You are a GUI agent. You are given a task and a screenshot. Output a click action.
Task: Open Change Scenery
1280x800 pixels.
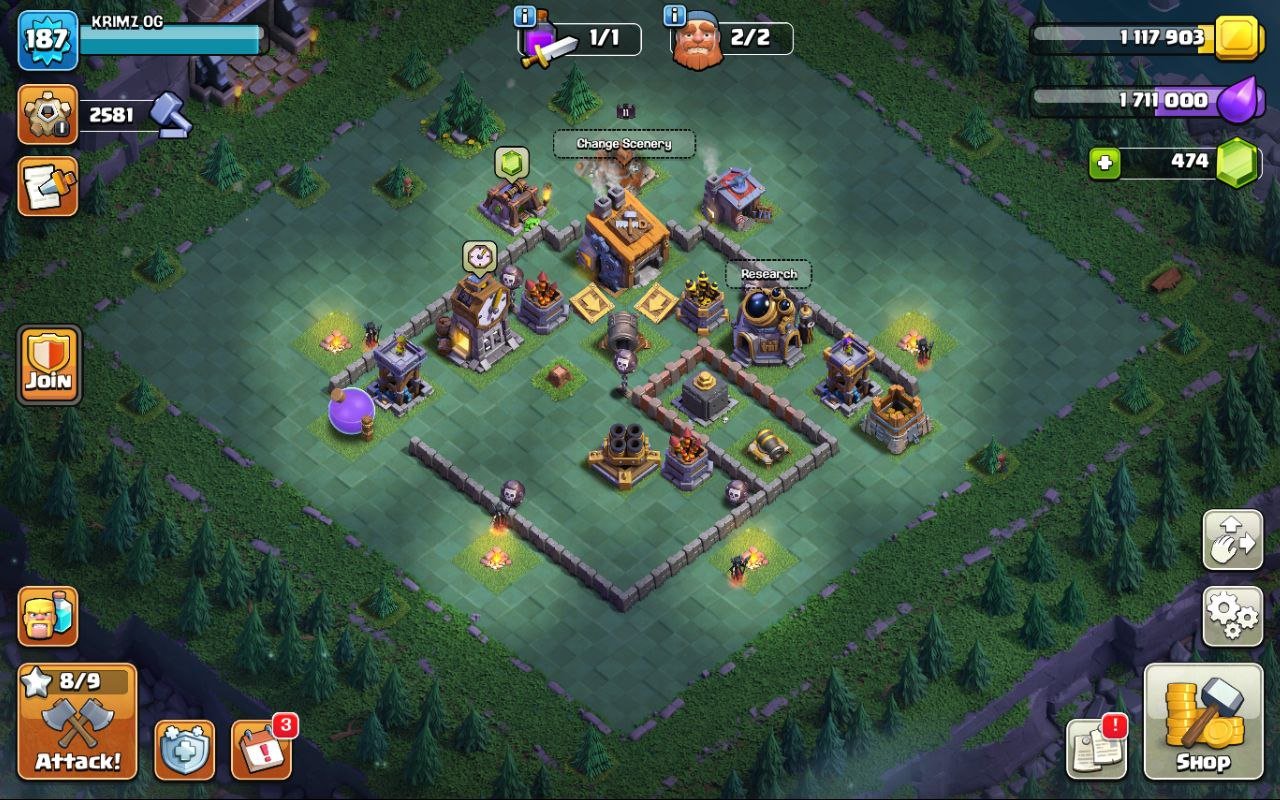[625, 144]
